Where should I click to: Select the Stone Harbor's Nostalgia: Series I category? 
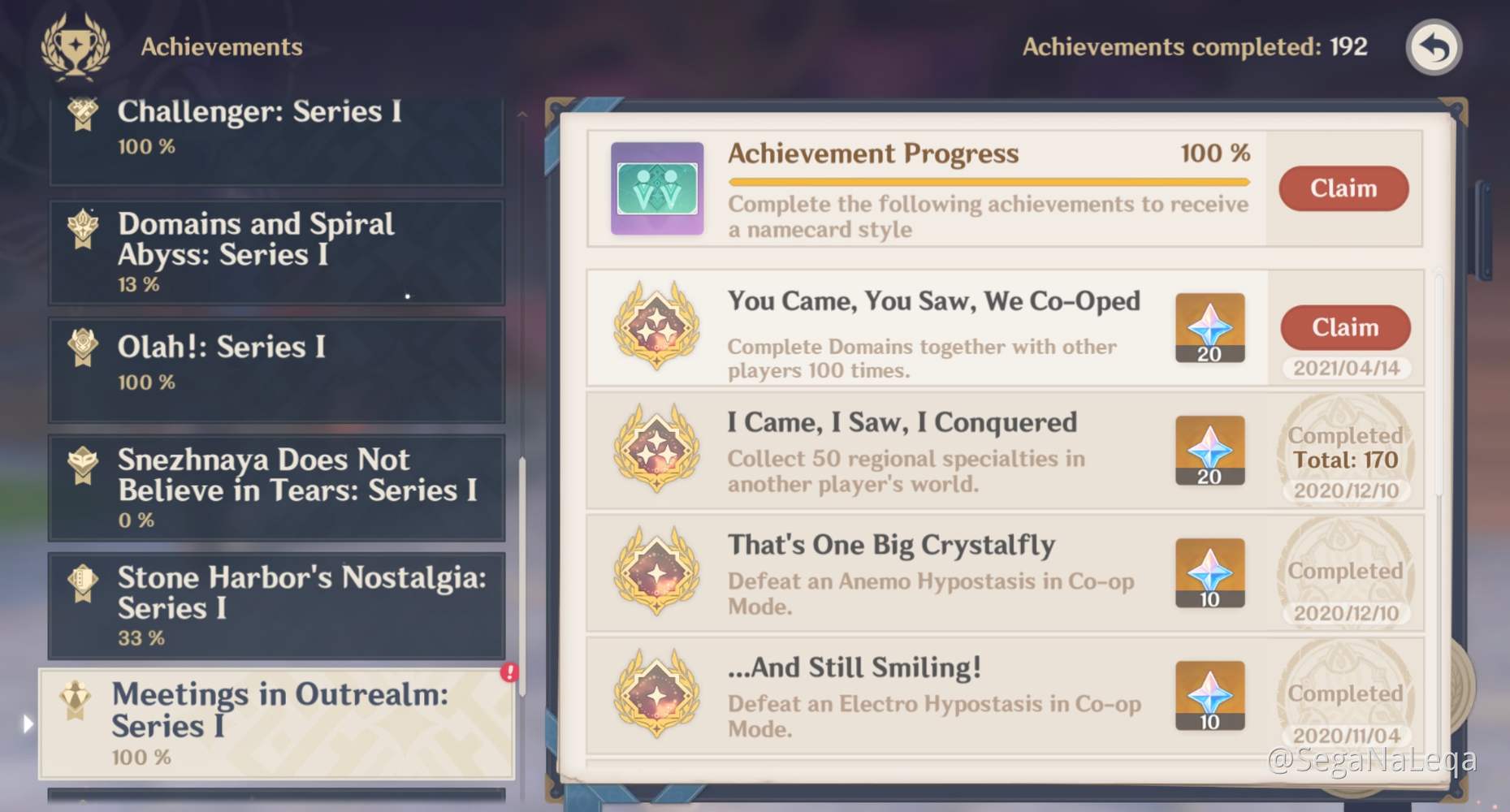[x=276, y=605]
